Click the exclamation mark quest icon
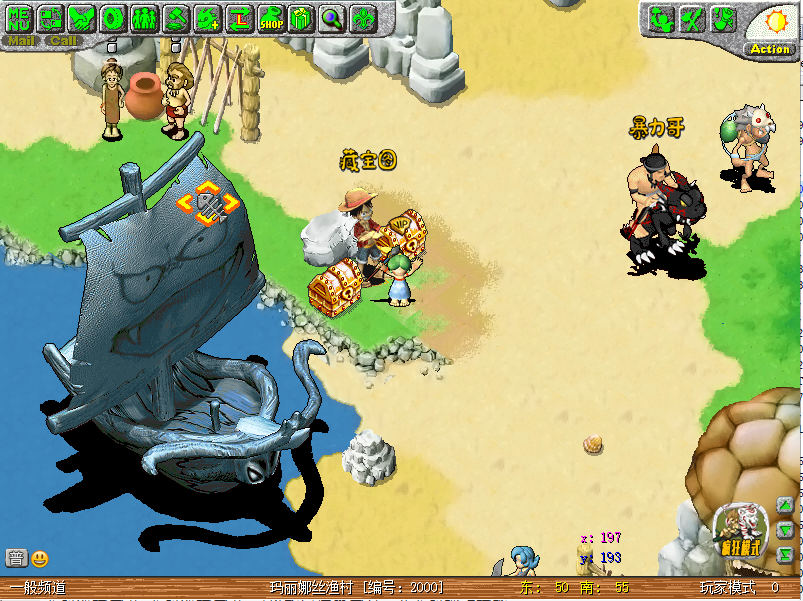Screen dimensions: 803x601 (724, 19)
